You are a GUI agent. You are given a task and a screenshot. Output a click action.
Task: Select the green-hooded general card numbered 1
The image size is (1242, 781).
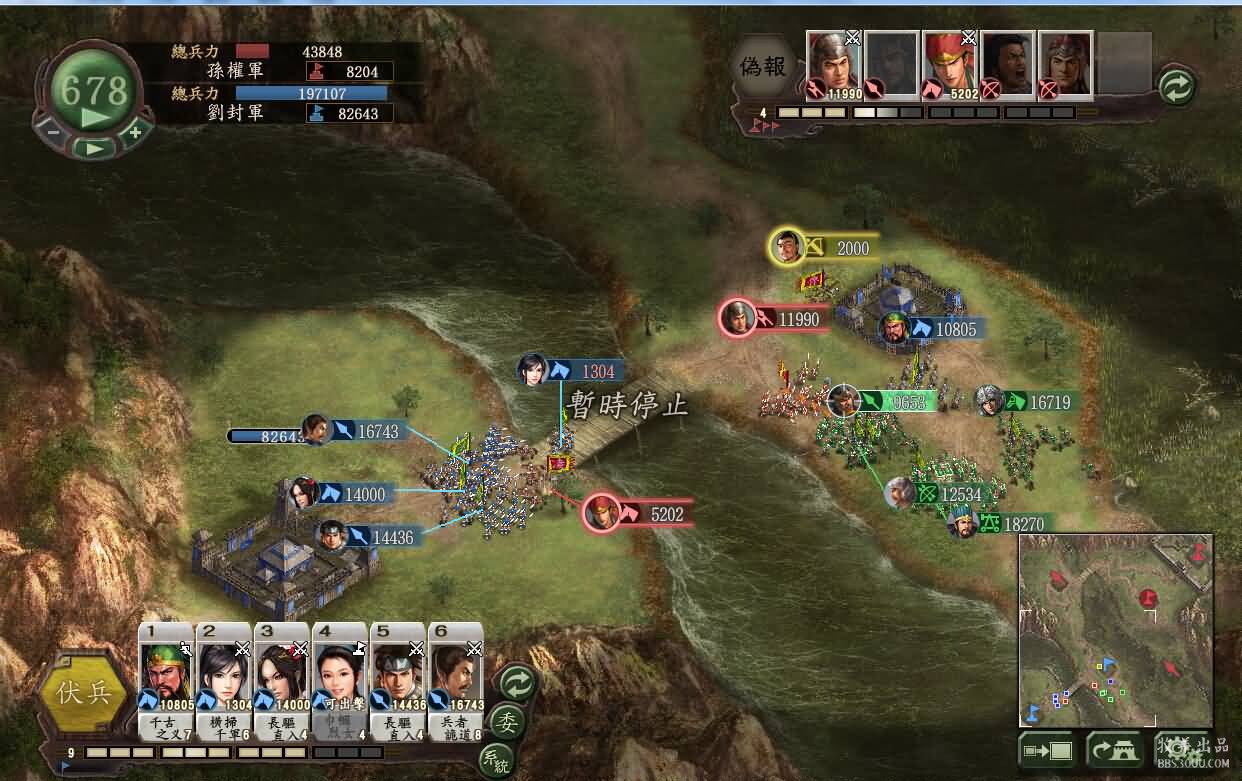coord(165,676)
